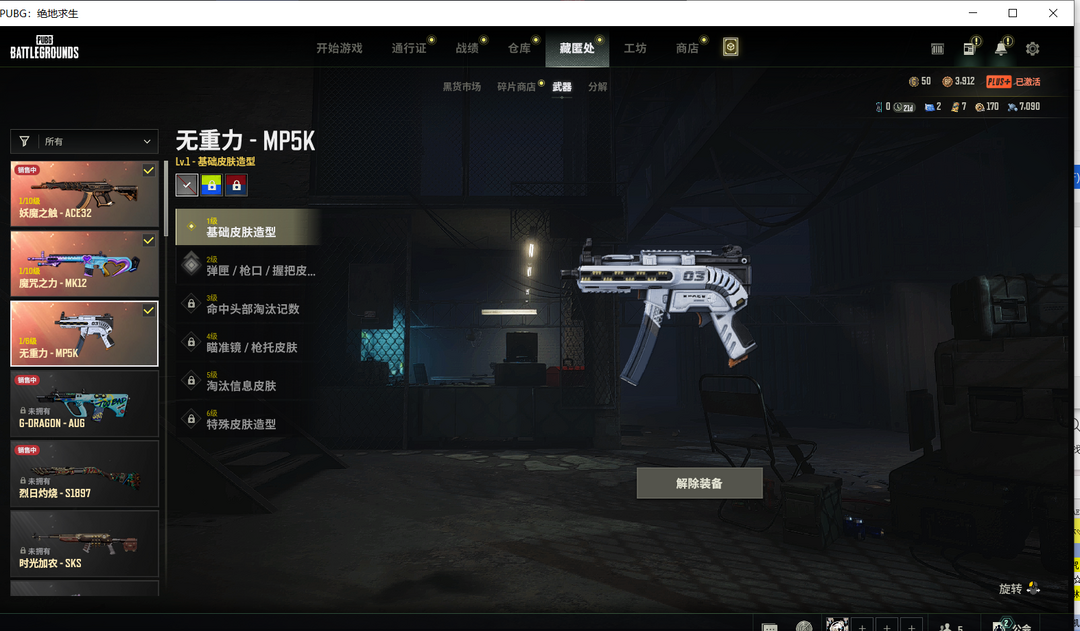The image size is (1080, 631).
Task: Select the 妖魔之触 - ACE32 skin
Action: pyautogui.click(x=85, y=193)
